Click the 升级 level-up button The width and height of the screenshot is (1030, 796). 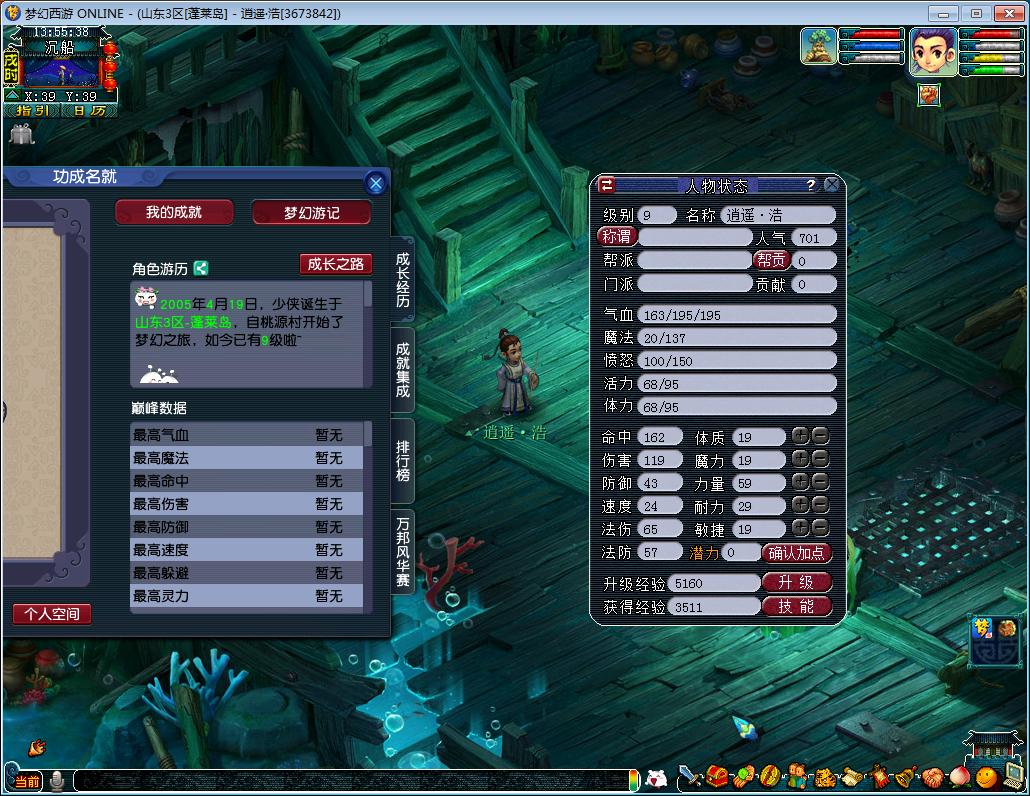[797, 582]
